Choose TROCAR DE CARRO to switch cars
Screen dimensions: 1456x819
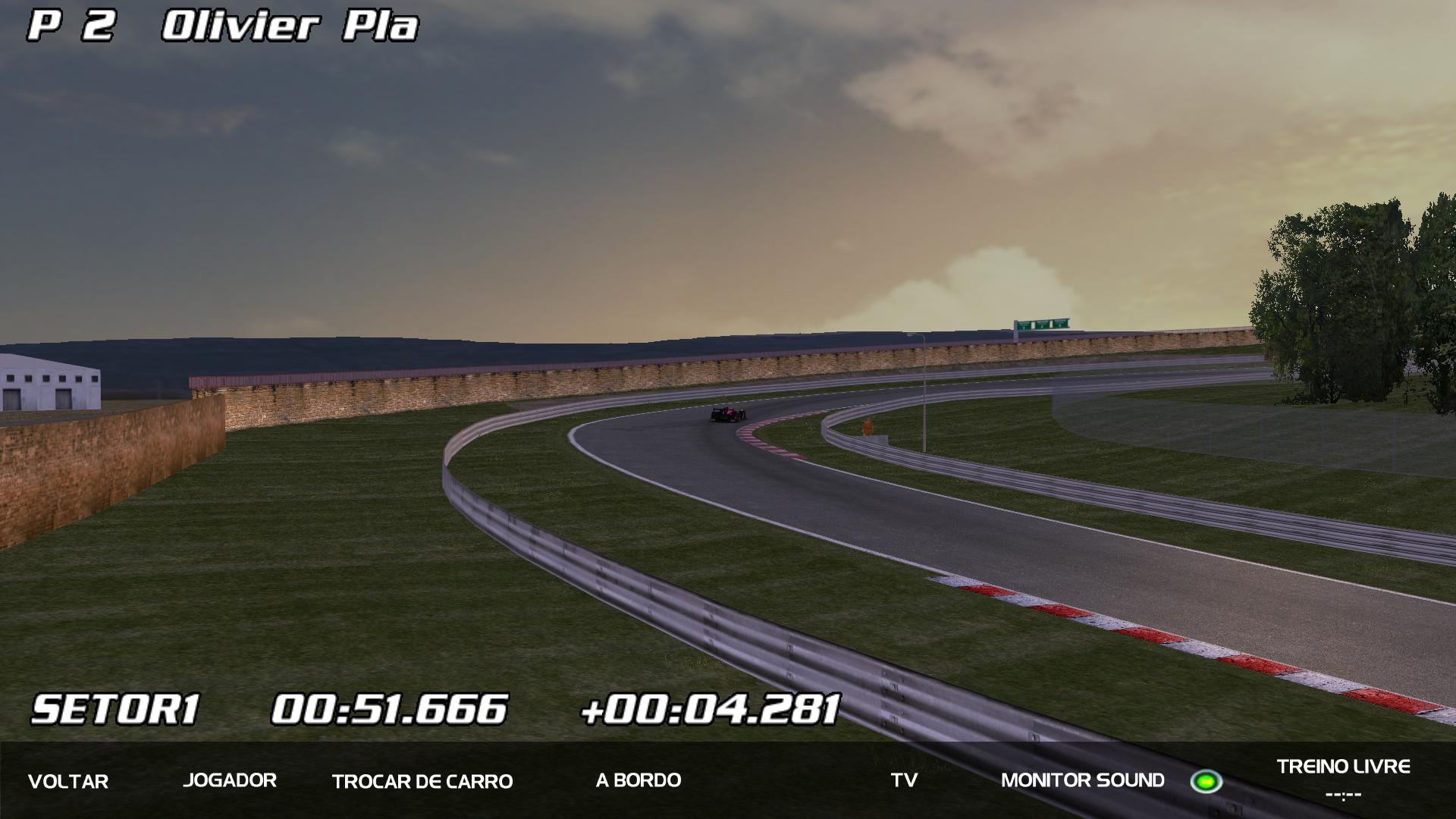coord(422,781)
